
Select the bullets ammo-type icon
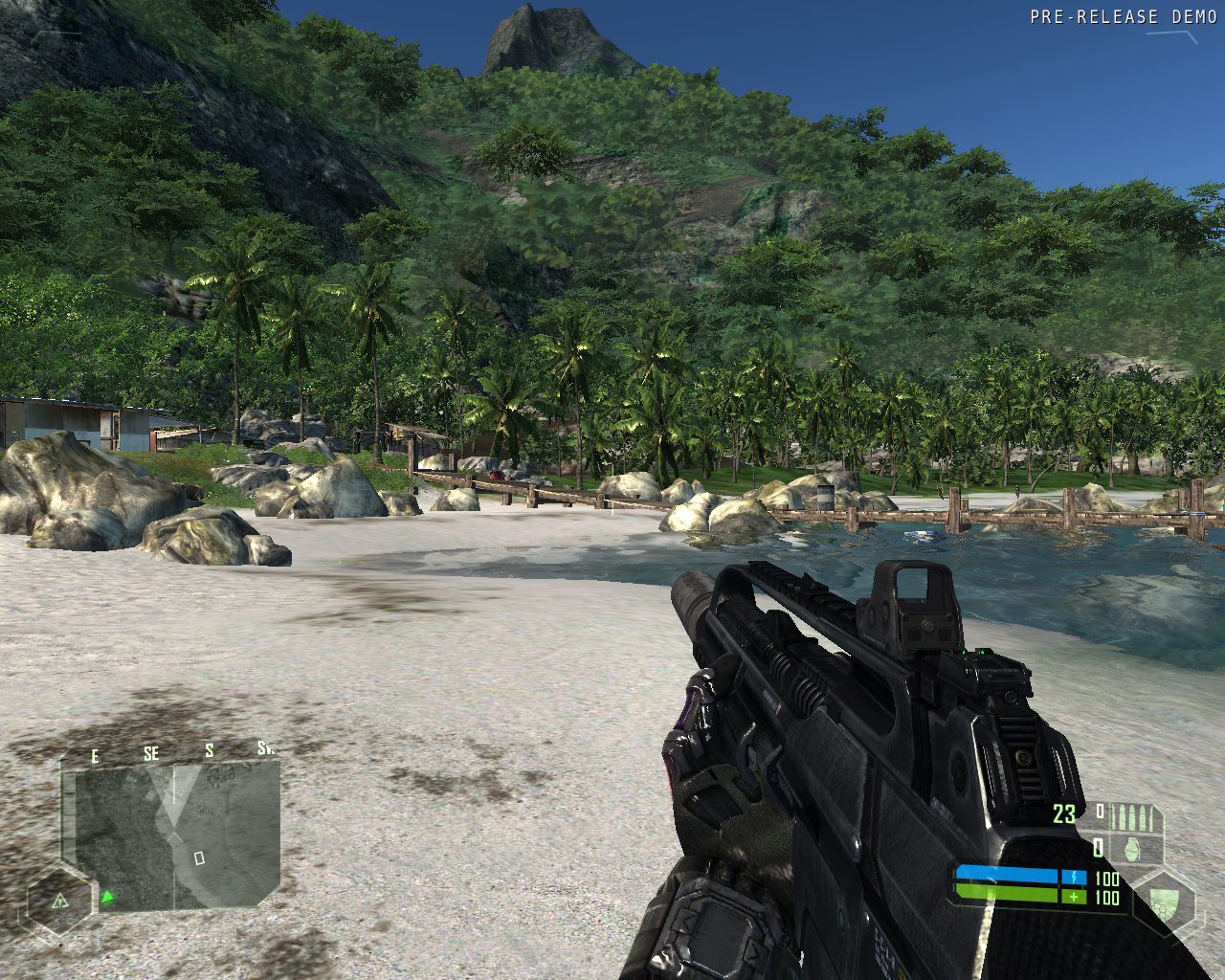click(1136, 818)
